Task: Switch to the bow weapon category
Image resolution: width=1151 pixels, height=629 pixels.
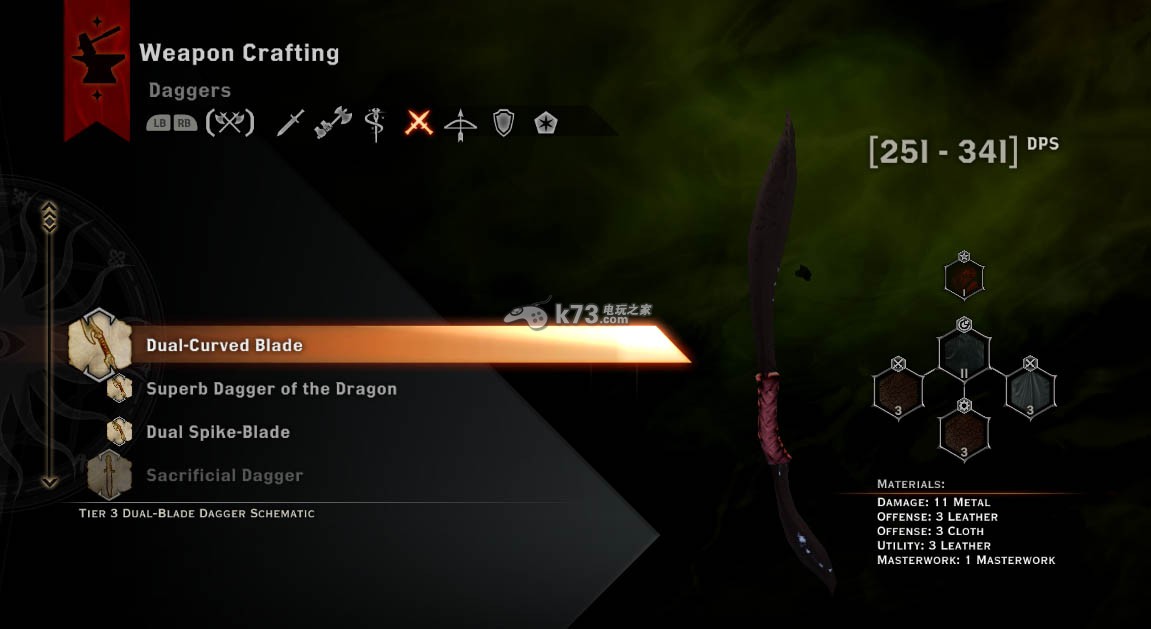Action: pyautogui.click(x=461, y=123)
